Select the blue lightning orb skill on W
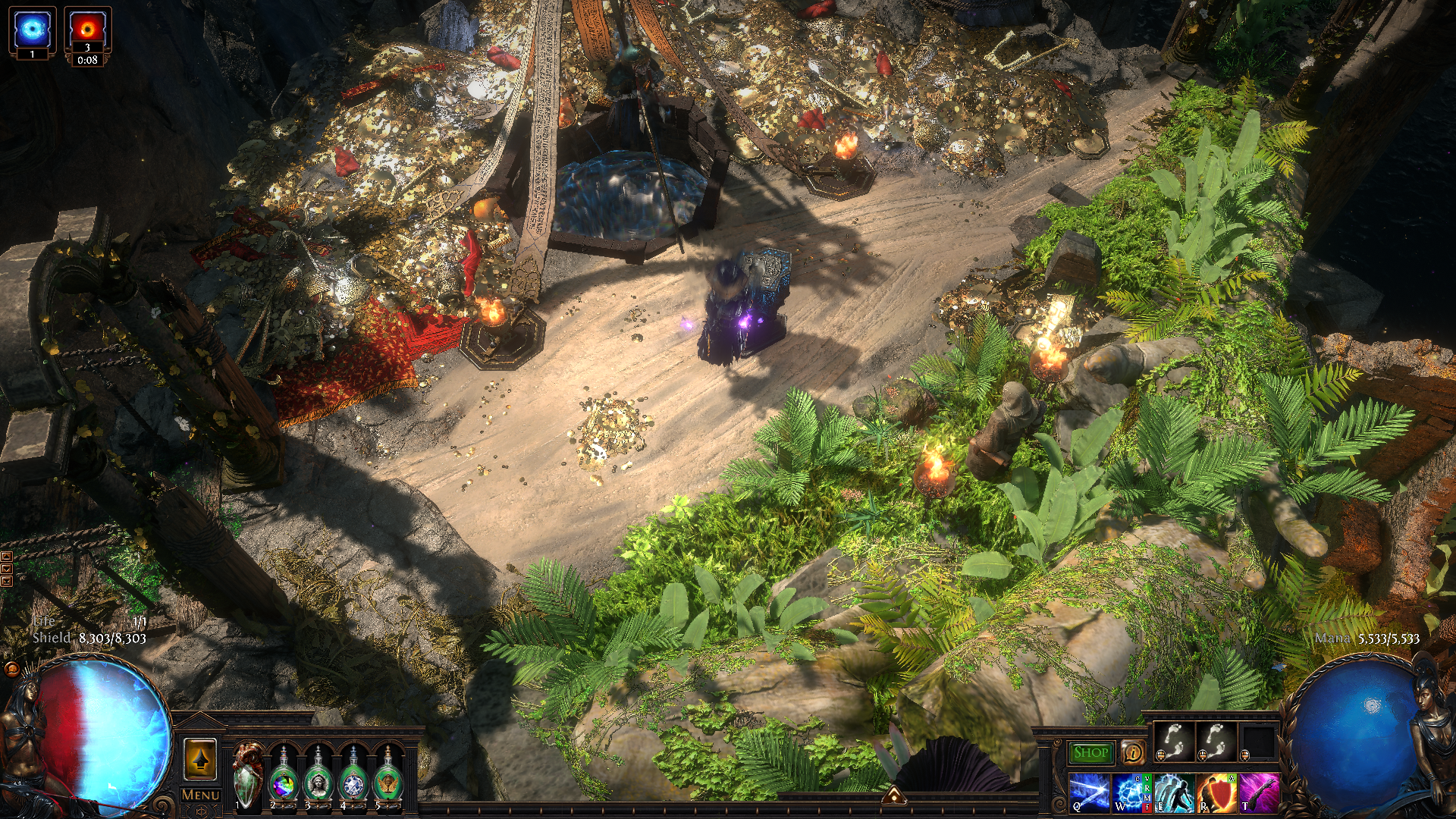The height and width of the screenshot is (819, 1456). pyautogui.click(x=1130, y=793)
